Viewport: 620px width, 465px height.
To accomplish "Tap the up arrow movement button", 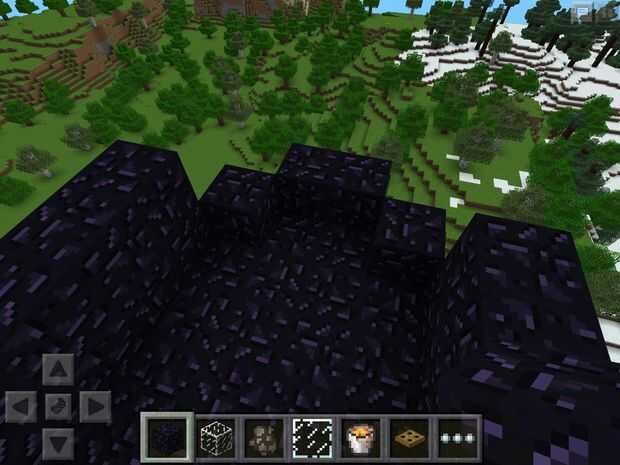I will 58,370.
